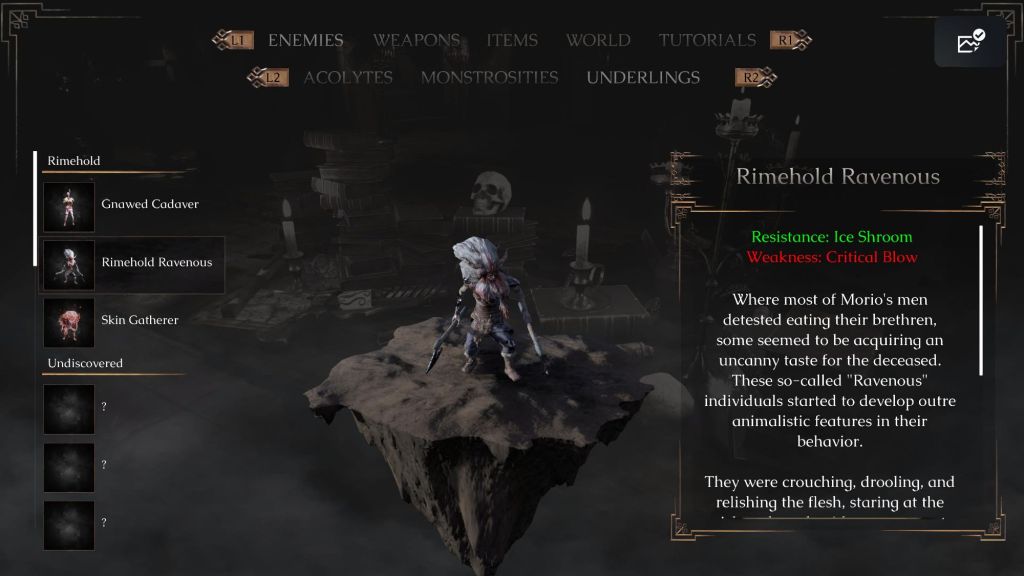Click the Rimehold region header
This screenshot has height=576, width=1024.
pyautogui.click(x=74, y=161)
